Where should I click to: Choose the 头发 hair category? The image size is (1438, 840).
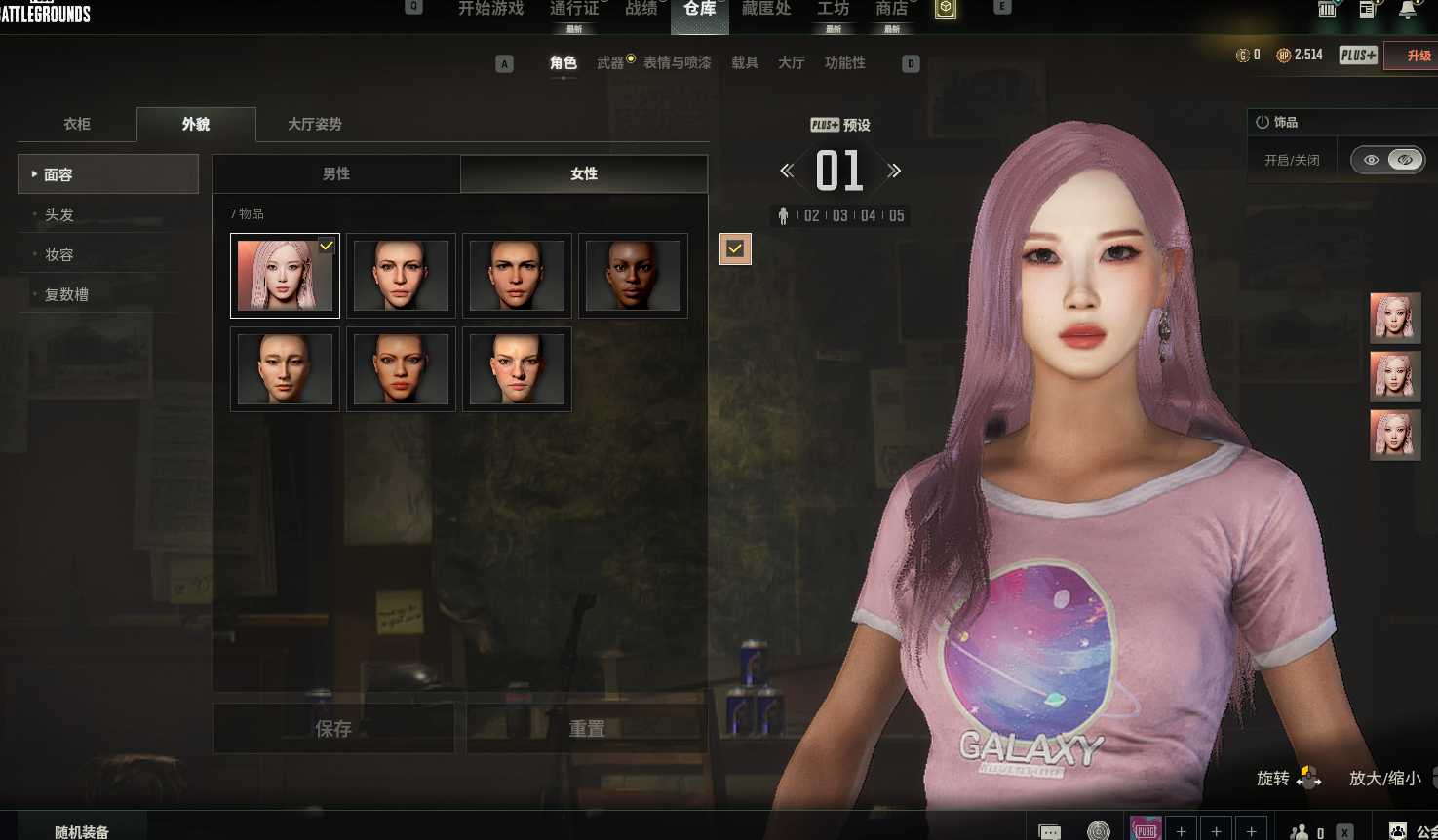[x=59, y=214]
